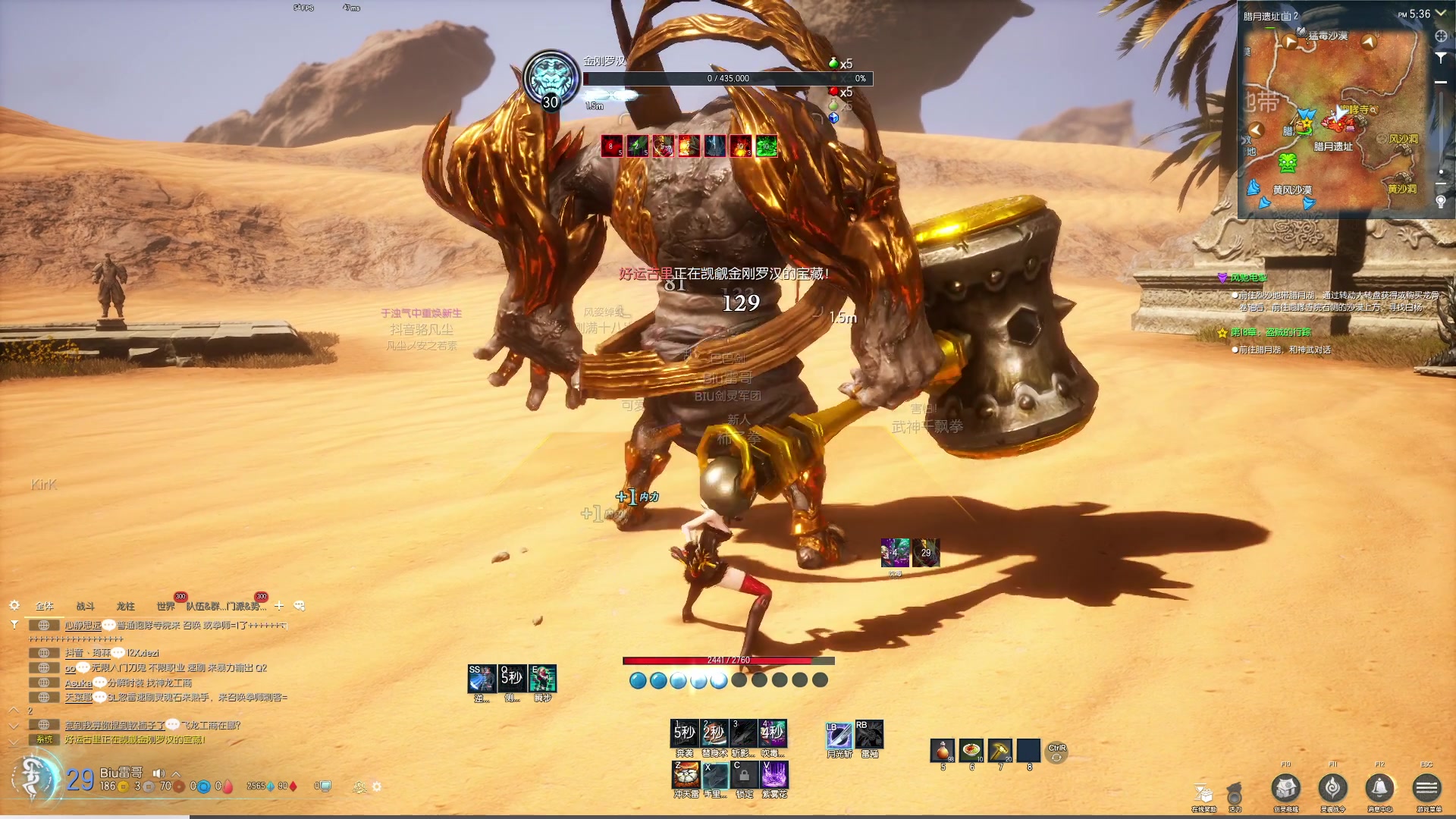Use the 紫雾花 purple skill
Screen dimensions: 1456x819
click(x=774, y=775)
